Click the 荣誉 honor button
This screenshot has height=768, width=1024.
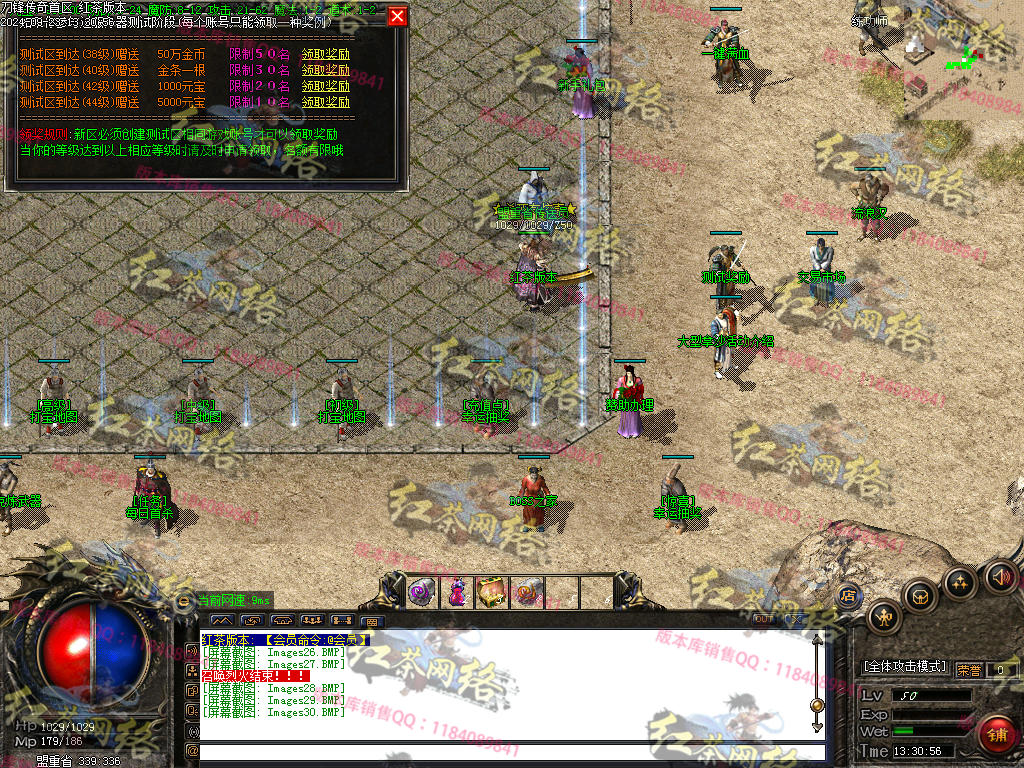tap(968, 670)
